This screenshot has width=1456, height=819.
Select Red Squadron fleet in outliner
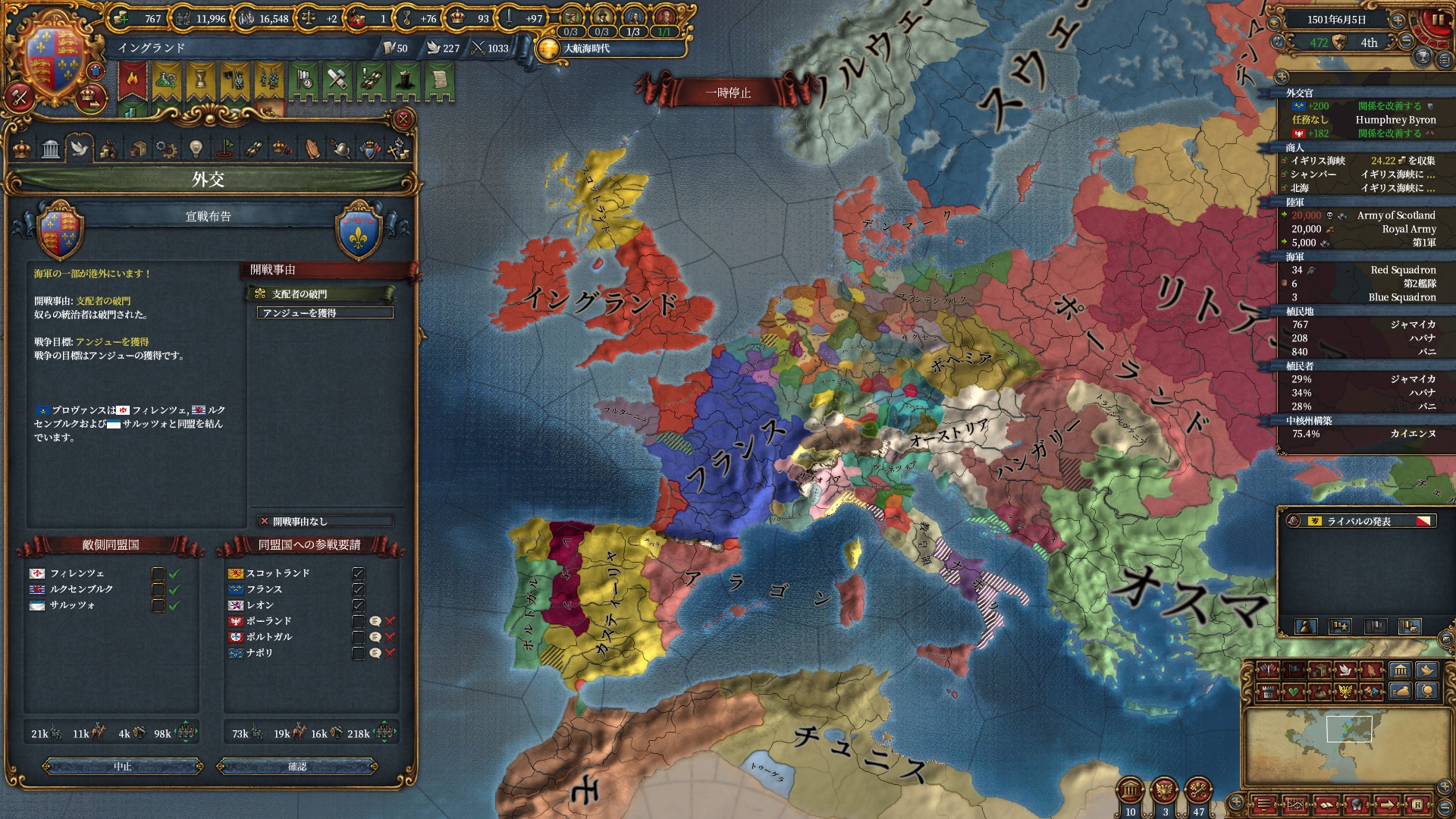tap(1402, 270)
